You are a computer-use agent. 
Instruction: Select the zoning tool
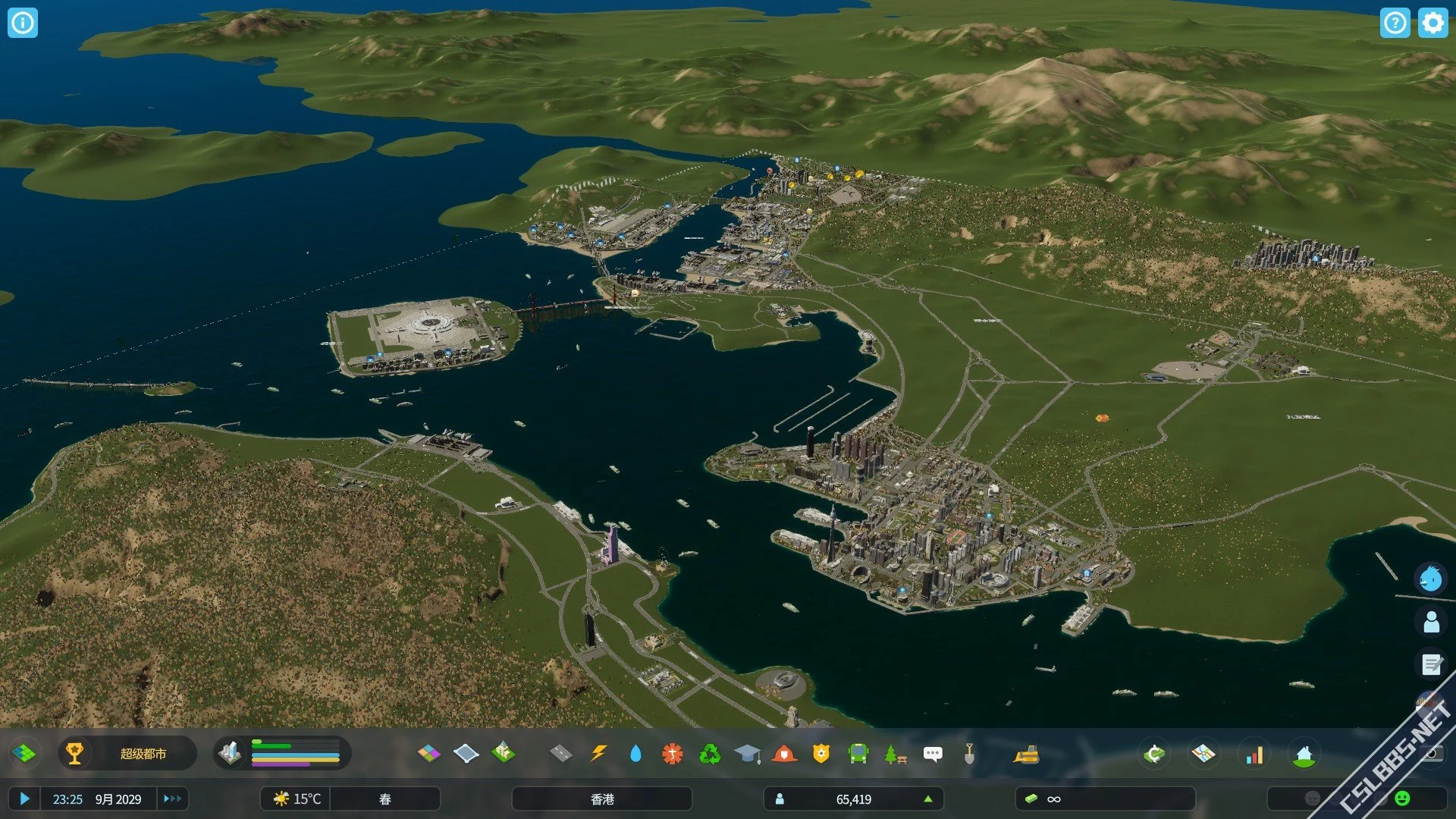428,754
